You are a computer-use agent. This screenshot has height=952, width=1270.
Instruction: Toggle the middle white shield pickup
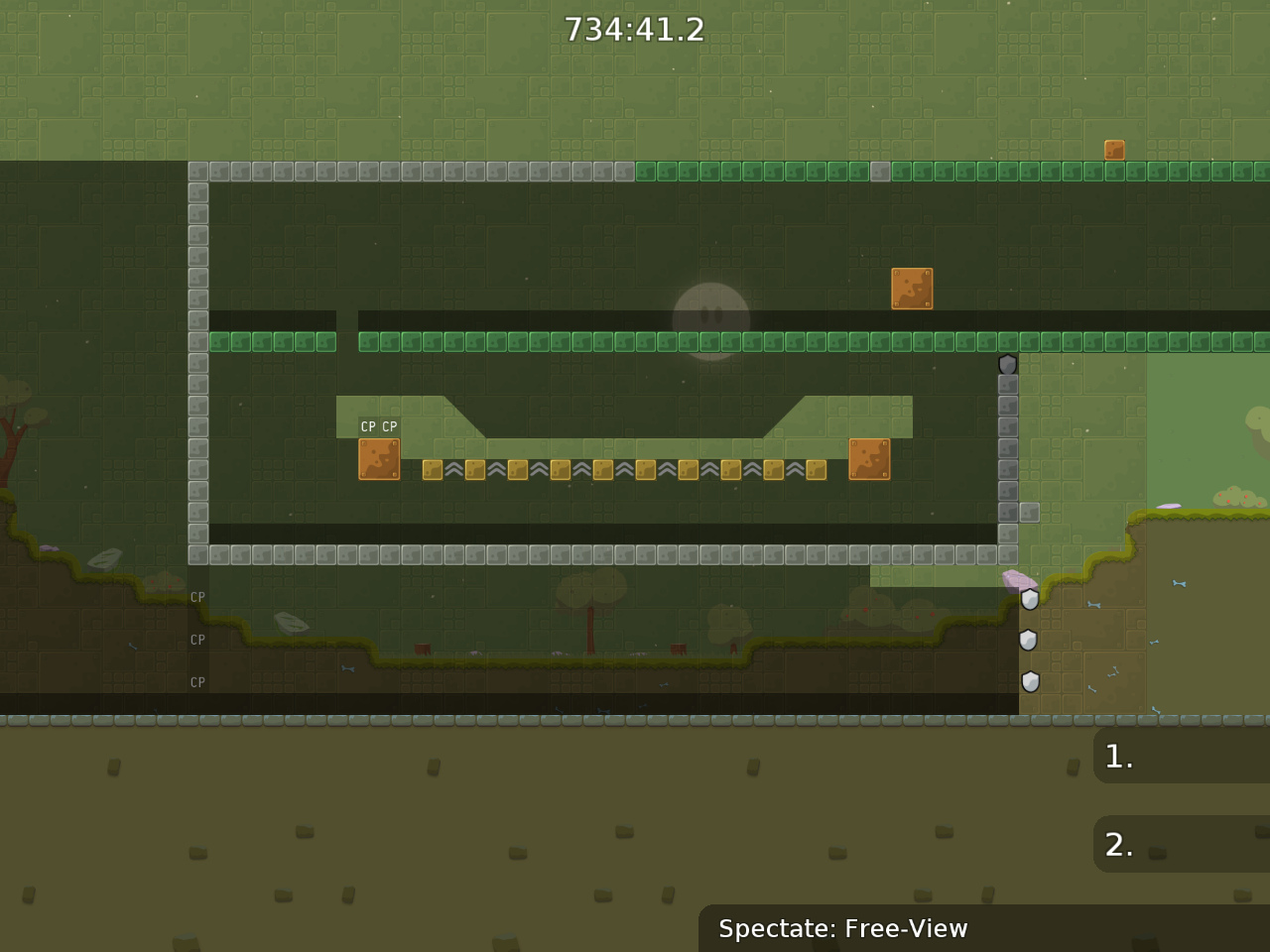(x=1029, y=640)
